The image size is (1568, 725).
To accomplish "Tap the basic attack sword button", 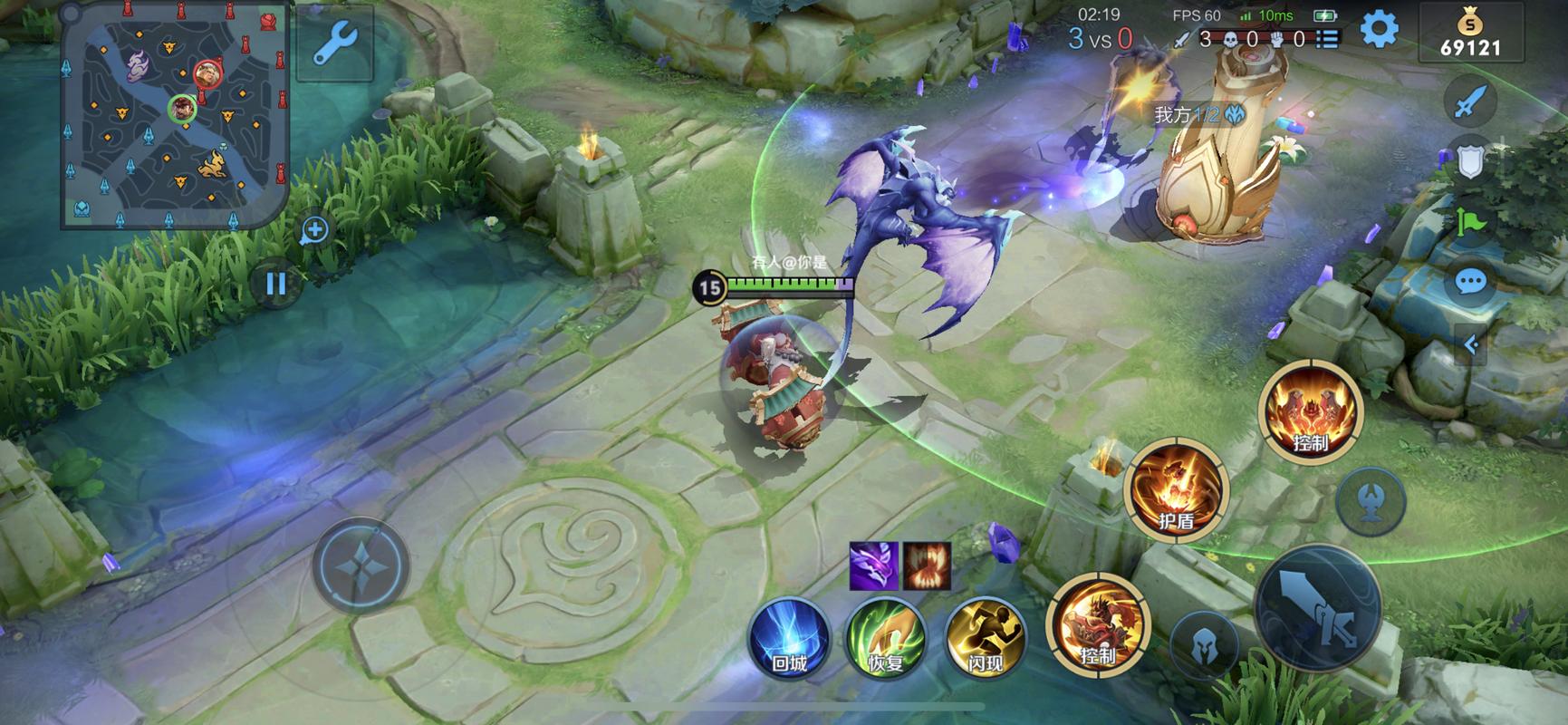I will (x=1318, y=608).
